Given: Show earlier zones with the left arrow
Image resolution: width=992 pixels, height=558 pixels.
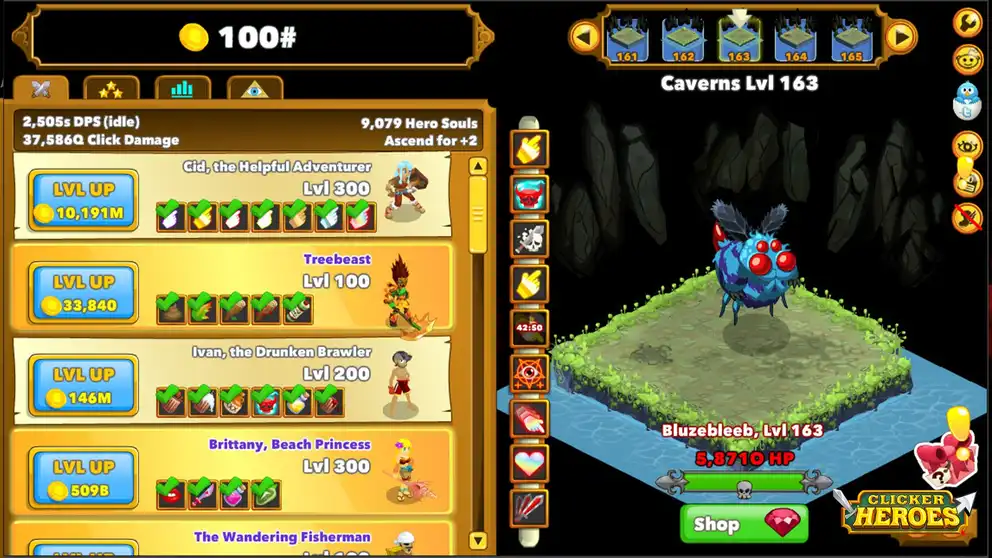Looking at the screenshot, I should 584,38.
